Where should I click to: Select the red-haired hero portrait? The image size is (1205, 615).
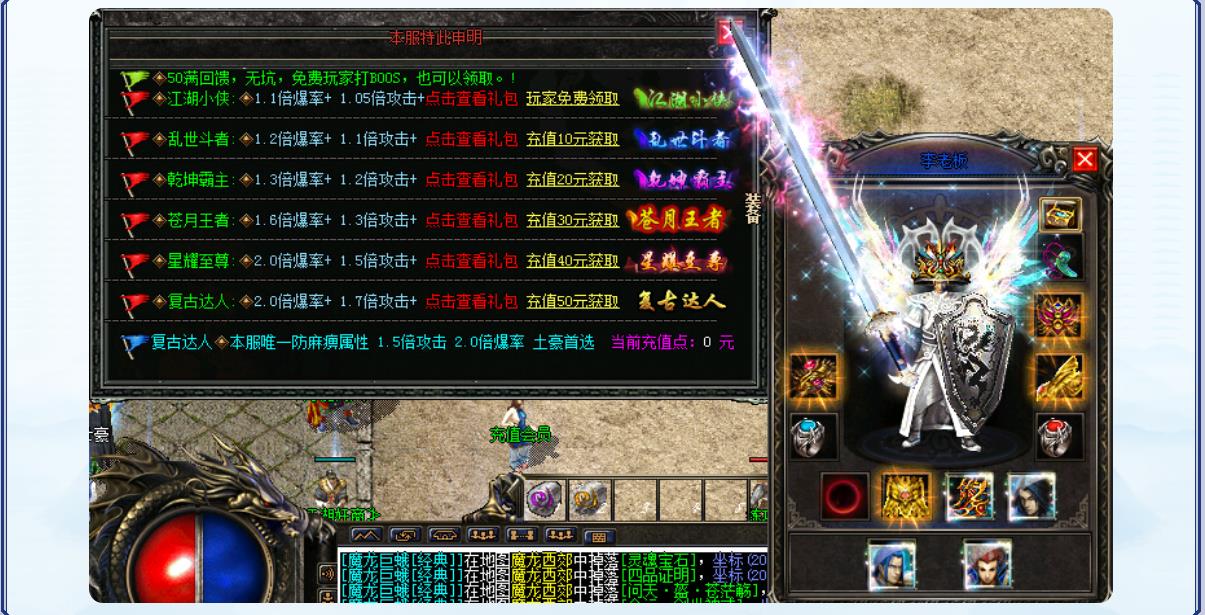987,563
